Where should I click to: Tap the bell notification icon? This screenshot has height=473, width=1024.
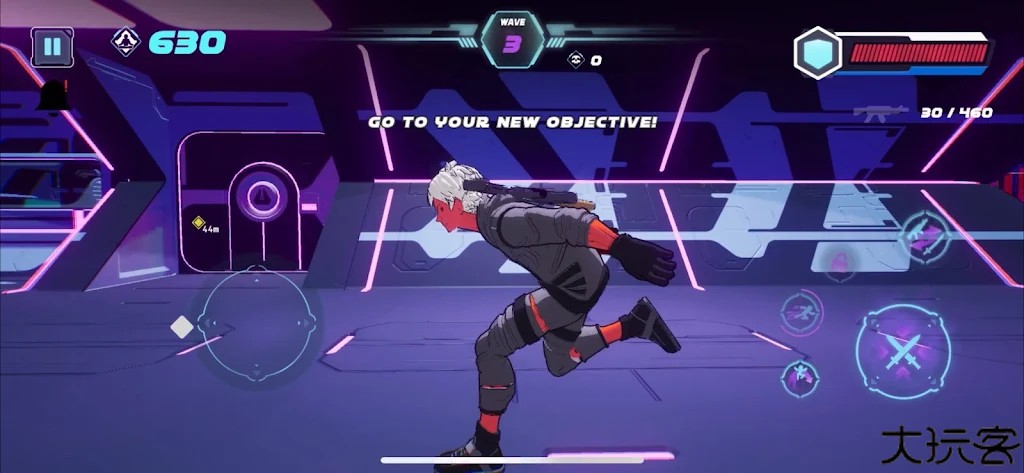point(54,96)
